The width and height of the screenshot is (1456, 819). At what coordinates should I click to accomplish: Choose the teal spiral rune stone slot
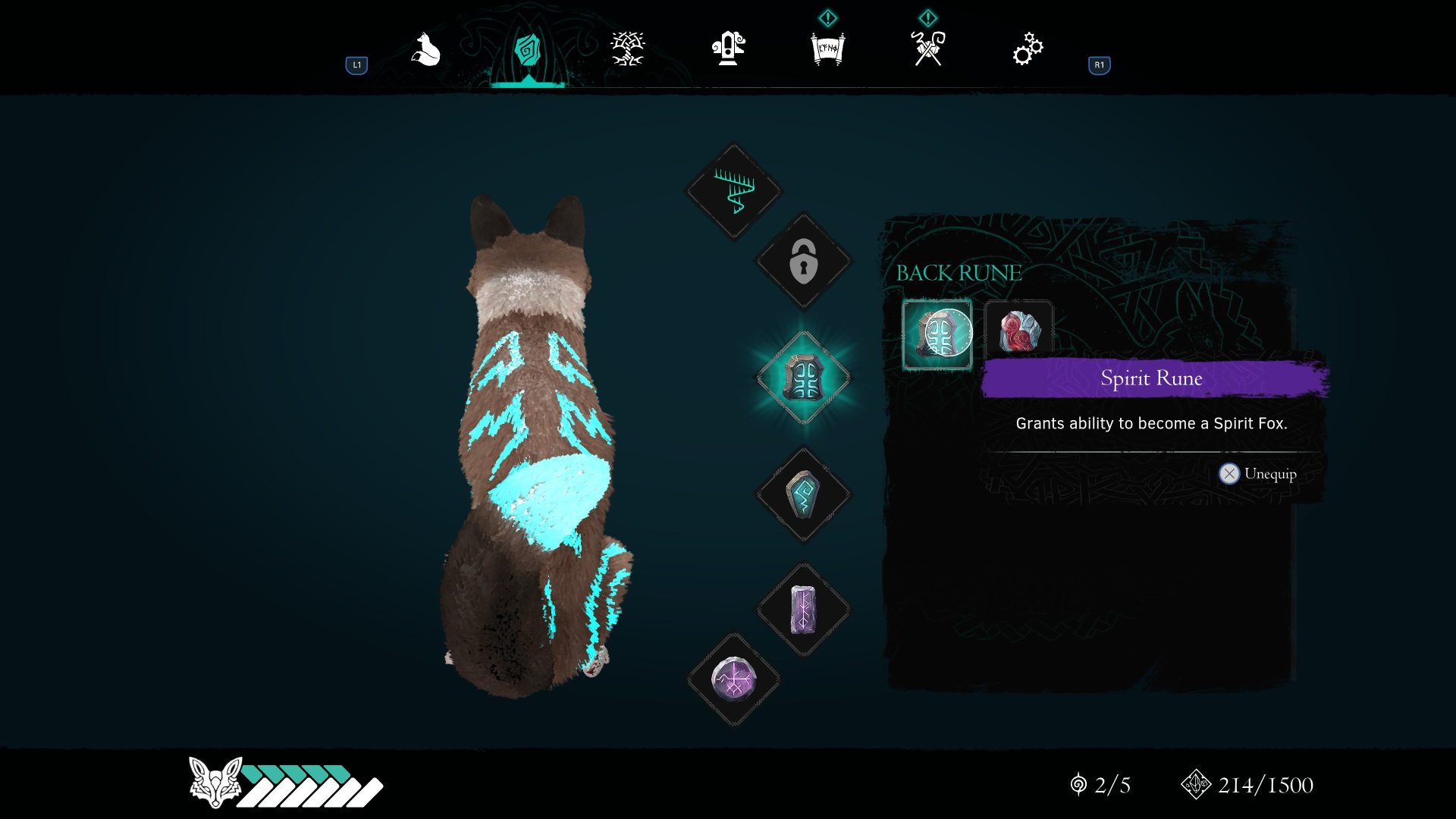coord(804,494)
